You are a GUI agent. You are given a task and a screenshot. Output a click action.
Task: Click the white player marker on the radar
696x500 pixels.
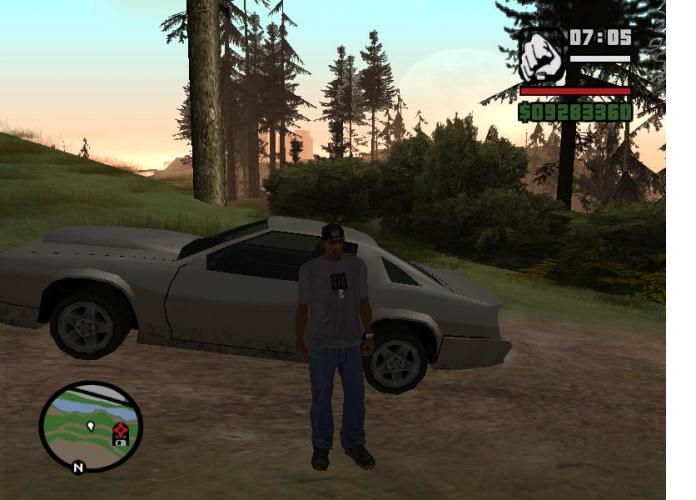pyautogui.click(x=91, y=426)
